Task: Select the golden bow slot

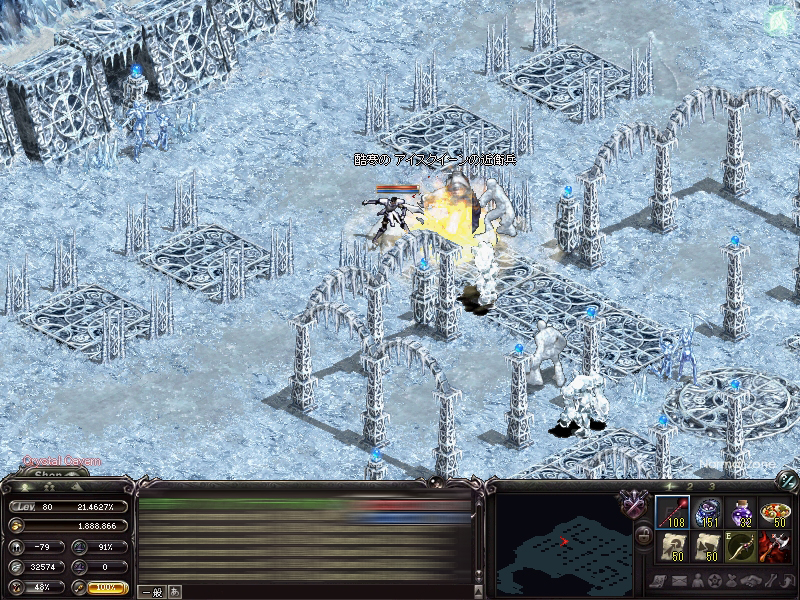Action: click(740, 548)
